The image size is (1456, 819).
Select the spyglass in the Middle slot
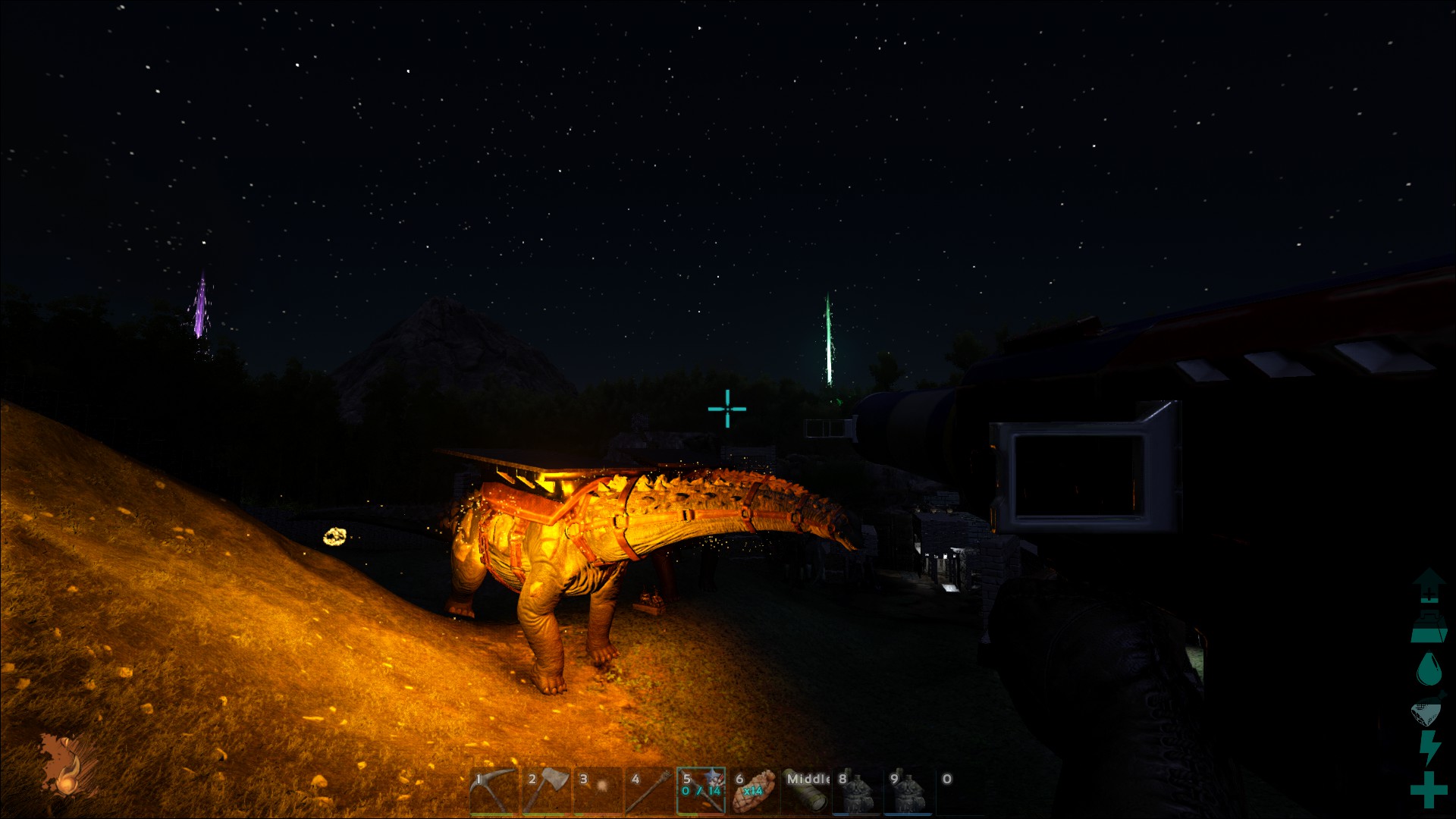pos(805,791)
